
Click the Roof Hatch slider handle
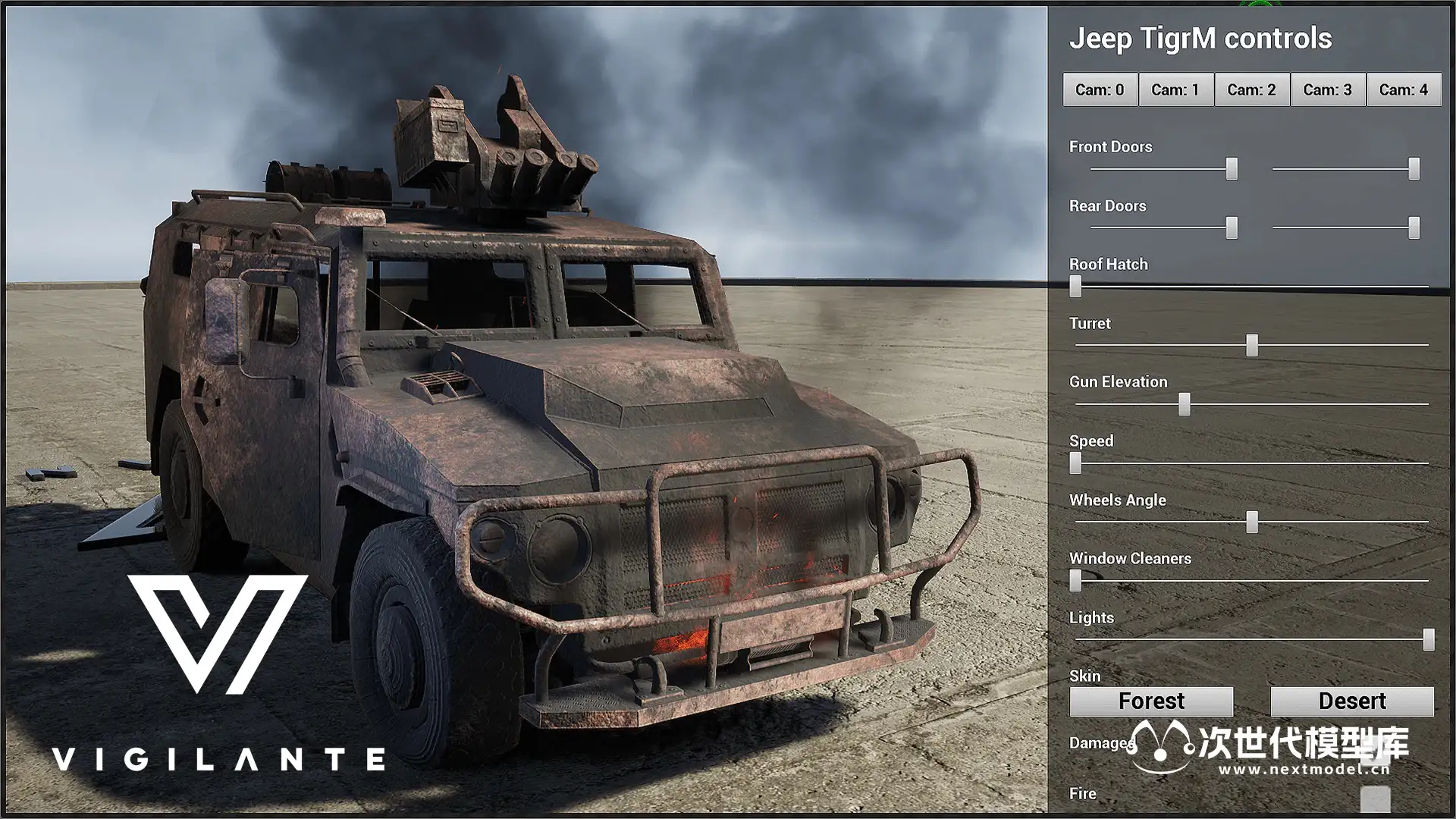pyautogui.click(x=1075, y=287)
